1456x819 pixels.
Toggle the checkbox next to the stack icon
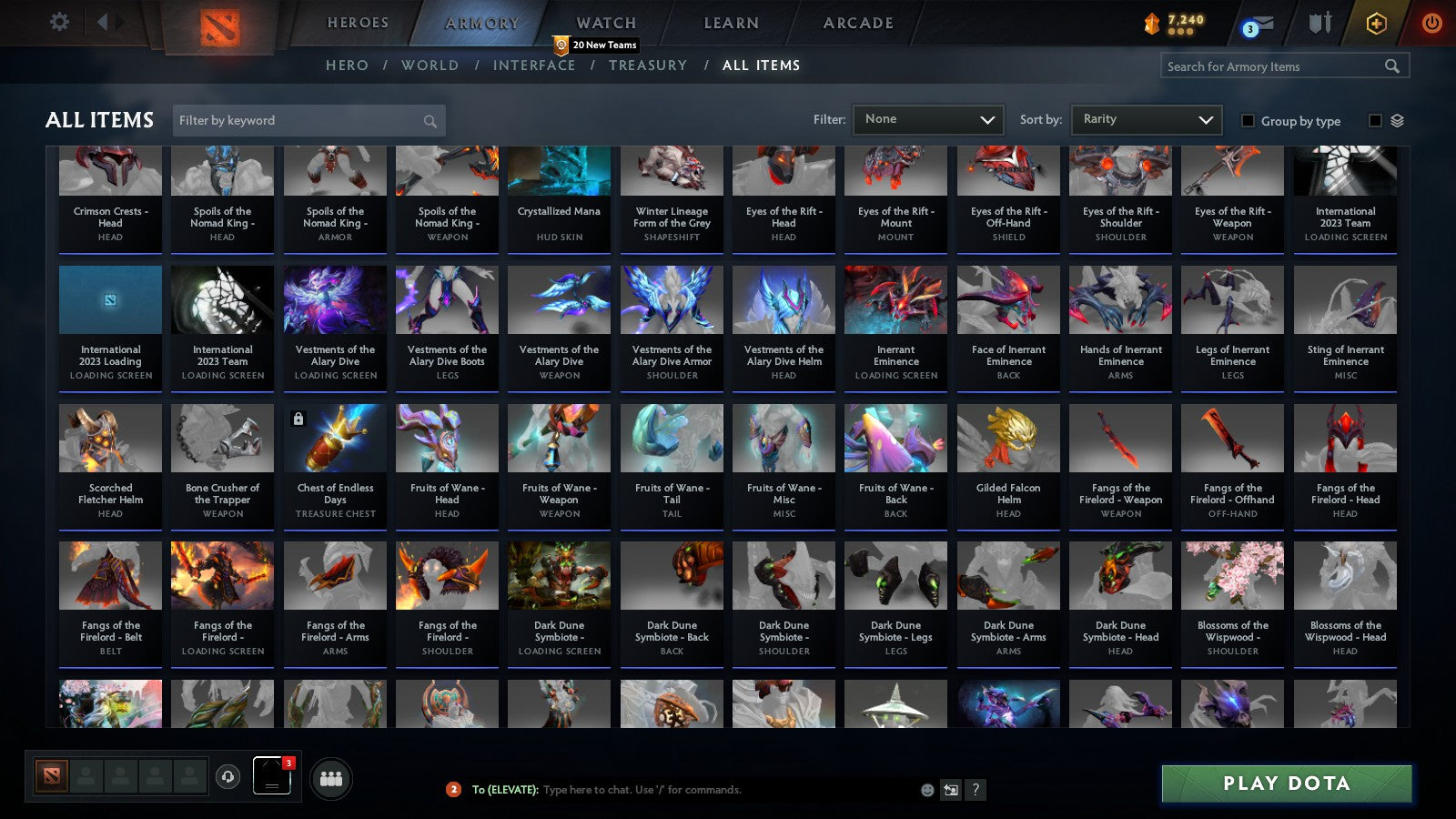click(1374, 119)
